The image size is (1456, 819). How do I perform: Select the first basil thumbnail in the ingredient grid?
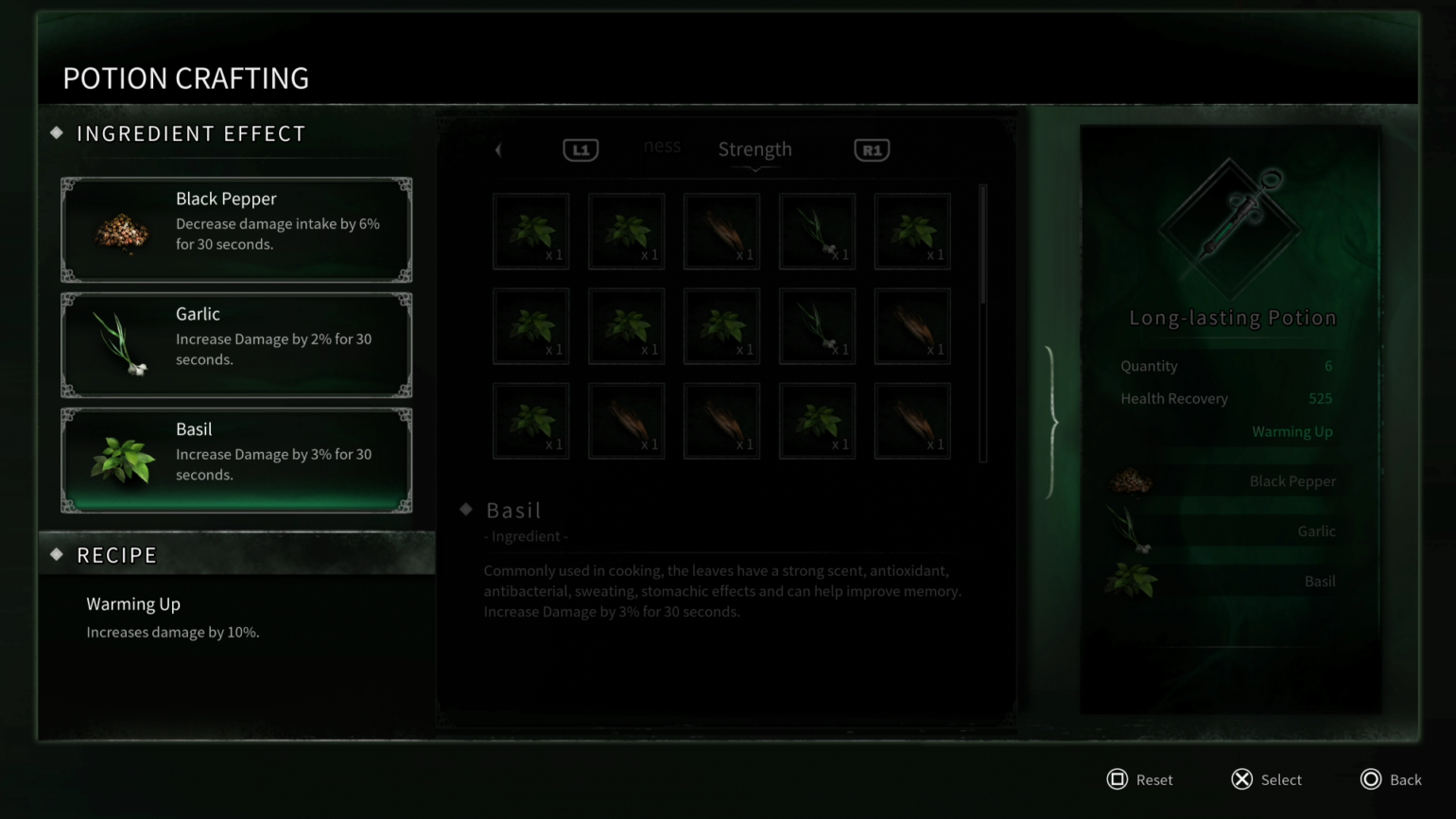(x=530, y=230)
